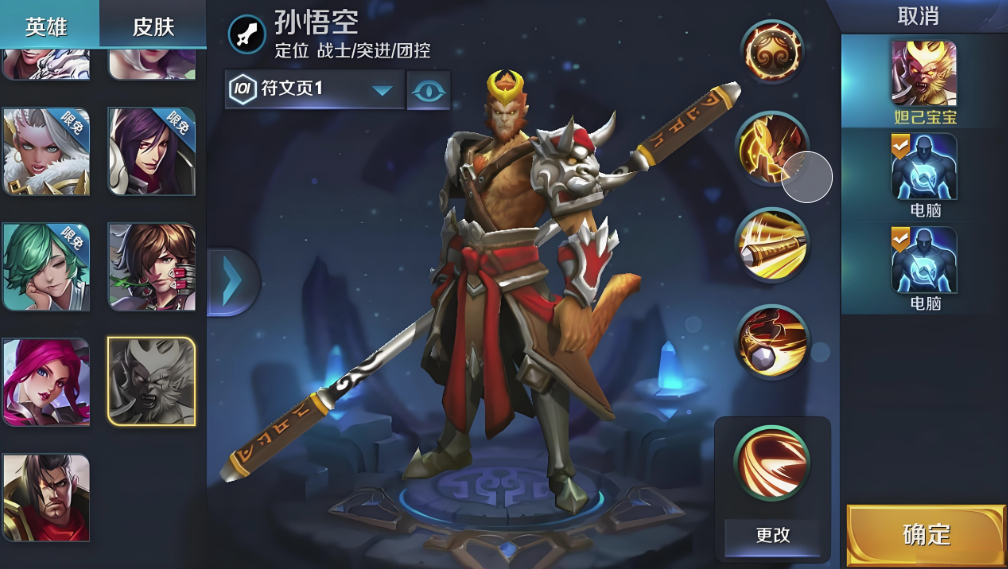This screenshot has width=1008, height=569.
Task: Select the white-haired fur-collared hero portrait
Action: 46,151
